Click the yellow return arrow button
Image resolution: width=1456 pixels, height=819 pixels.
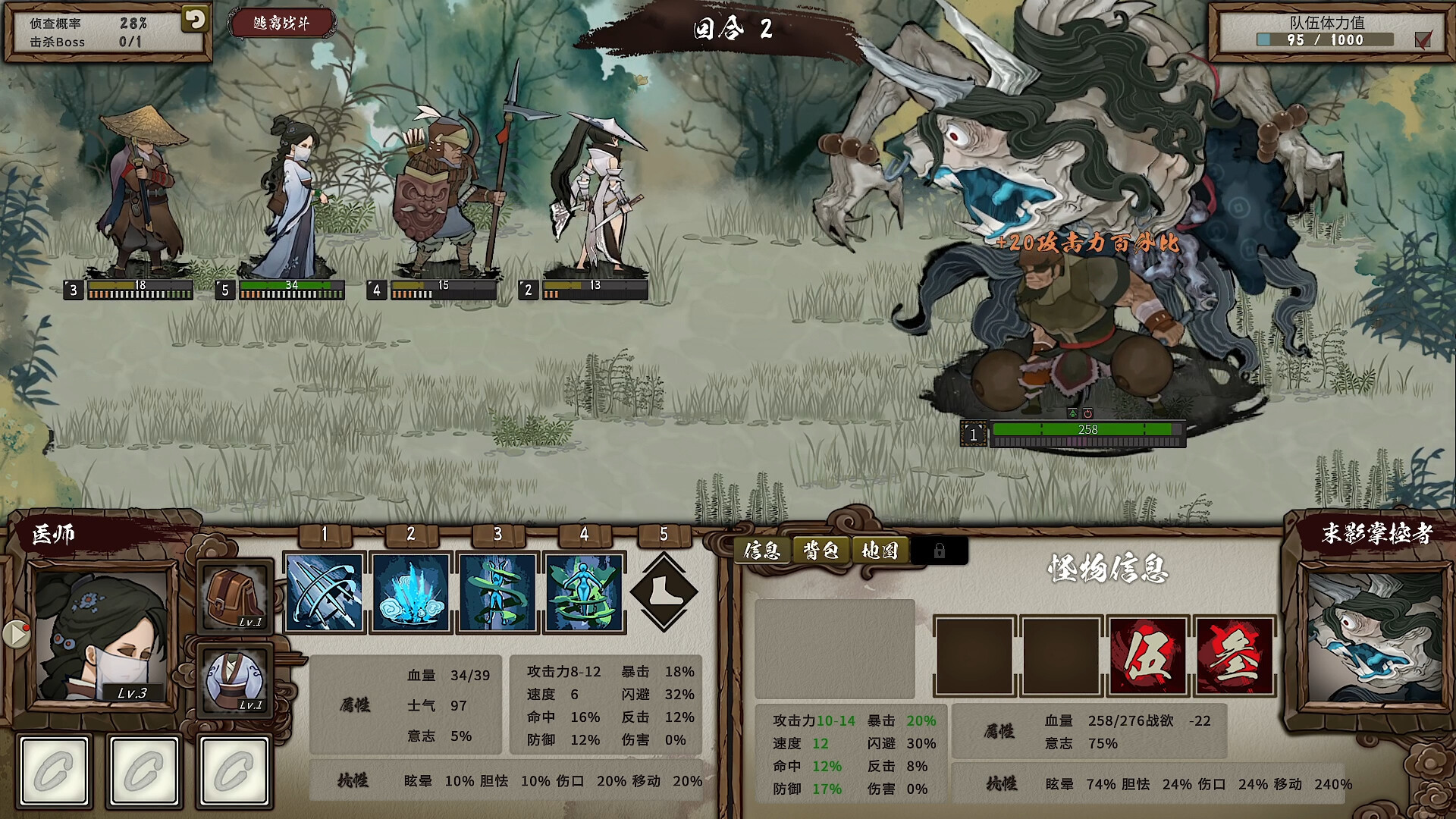tap(194, 20)
